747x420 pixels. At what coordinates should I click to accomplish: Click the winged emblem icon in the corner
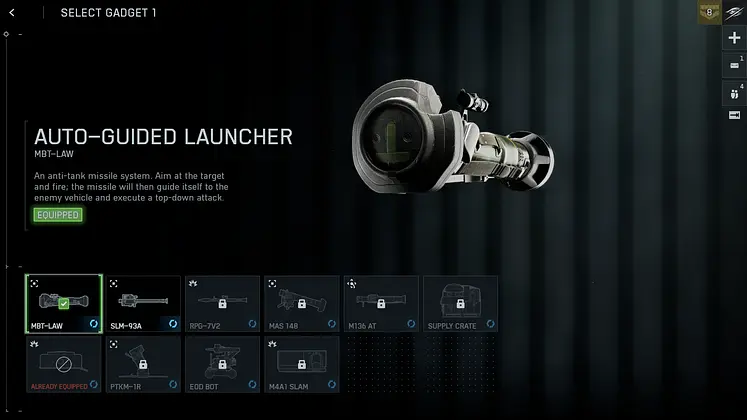click(x=735, y=12)
